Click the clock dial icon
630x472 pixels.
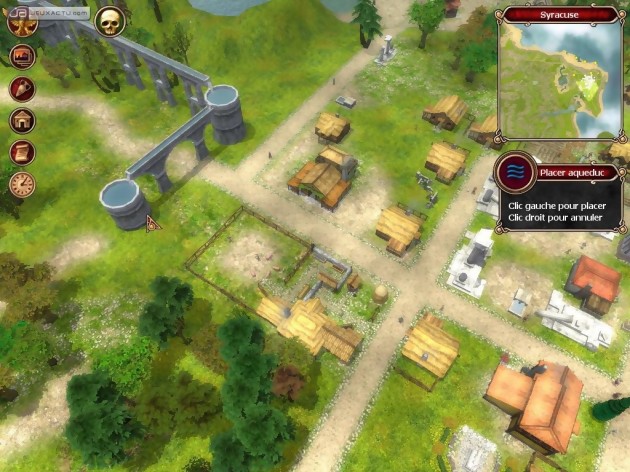pos(22,184)
